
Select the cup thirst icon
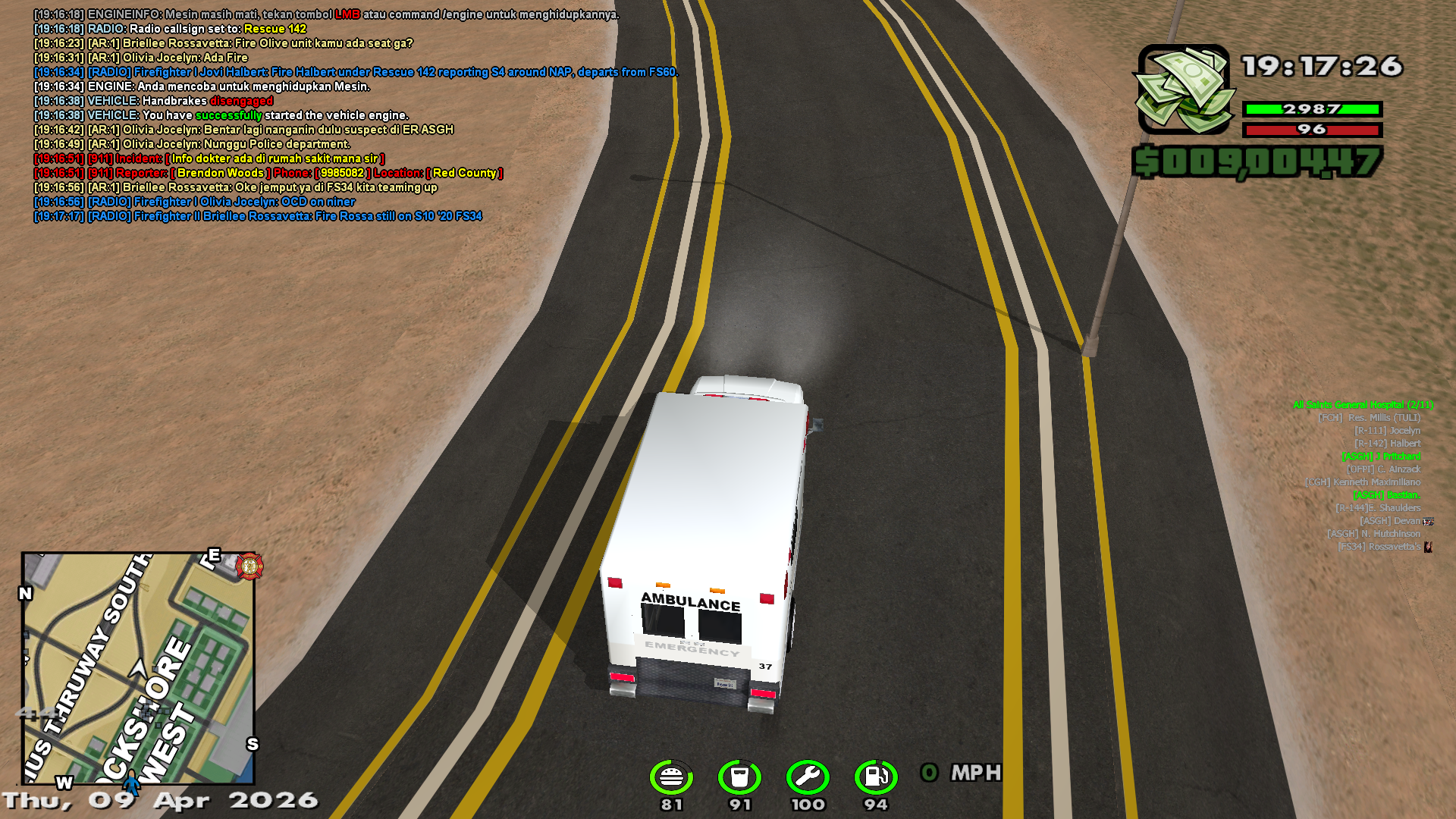pyautogui.click(x=739, y=777)
